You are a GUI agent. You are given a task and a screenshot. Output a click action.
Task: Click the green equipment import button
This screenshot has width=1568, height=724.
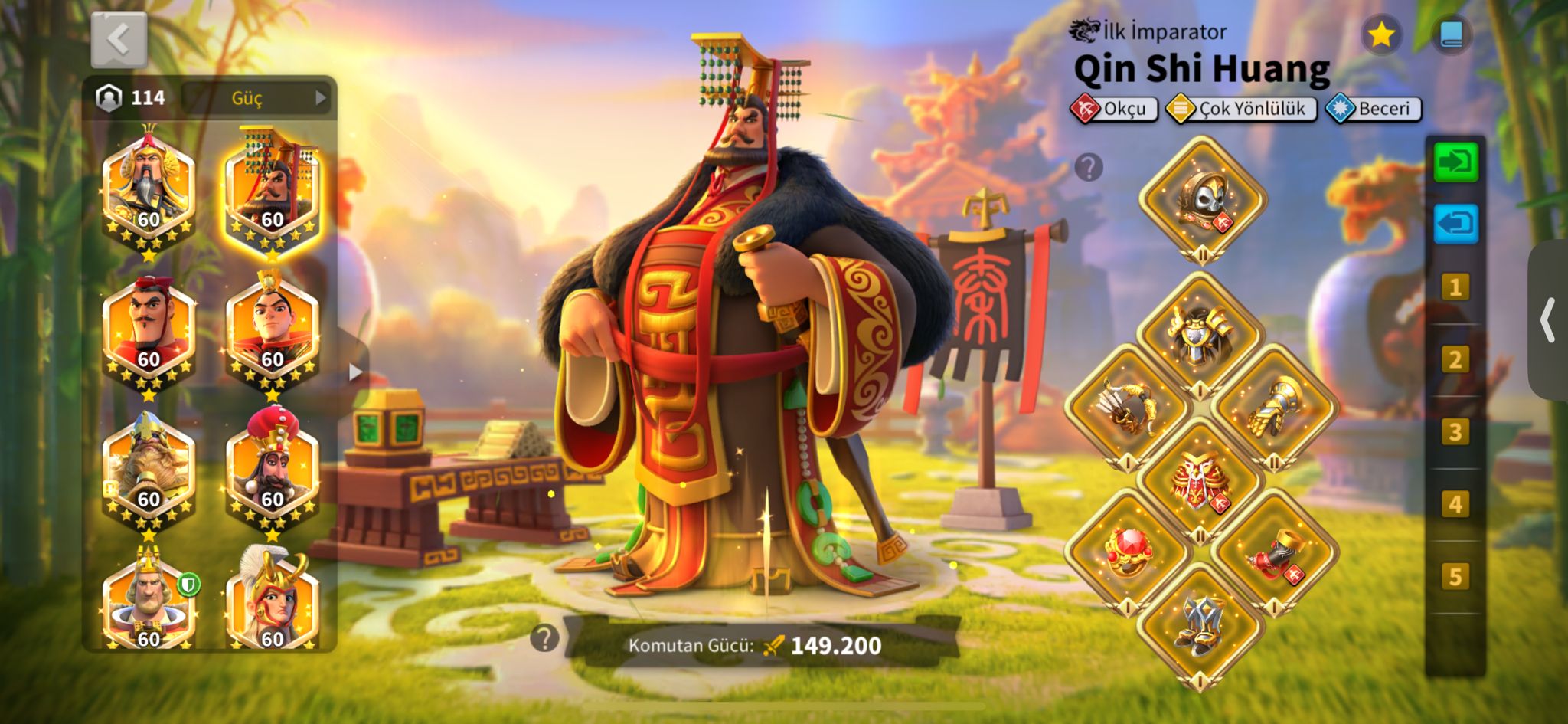[1455, 162]
